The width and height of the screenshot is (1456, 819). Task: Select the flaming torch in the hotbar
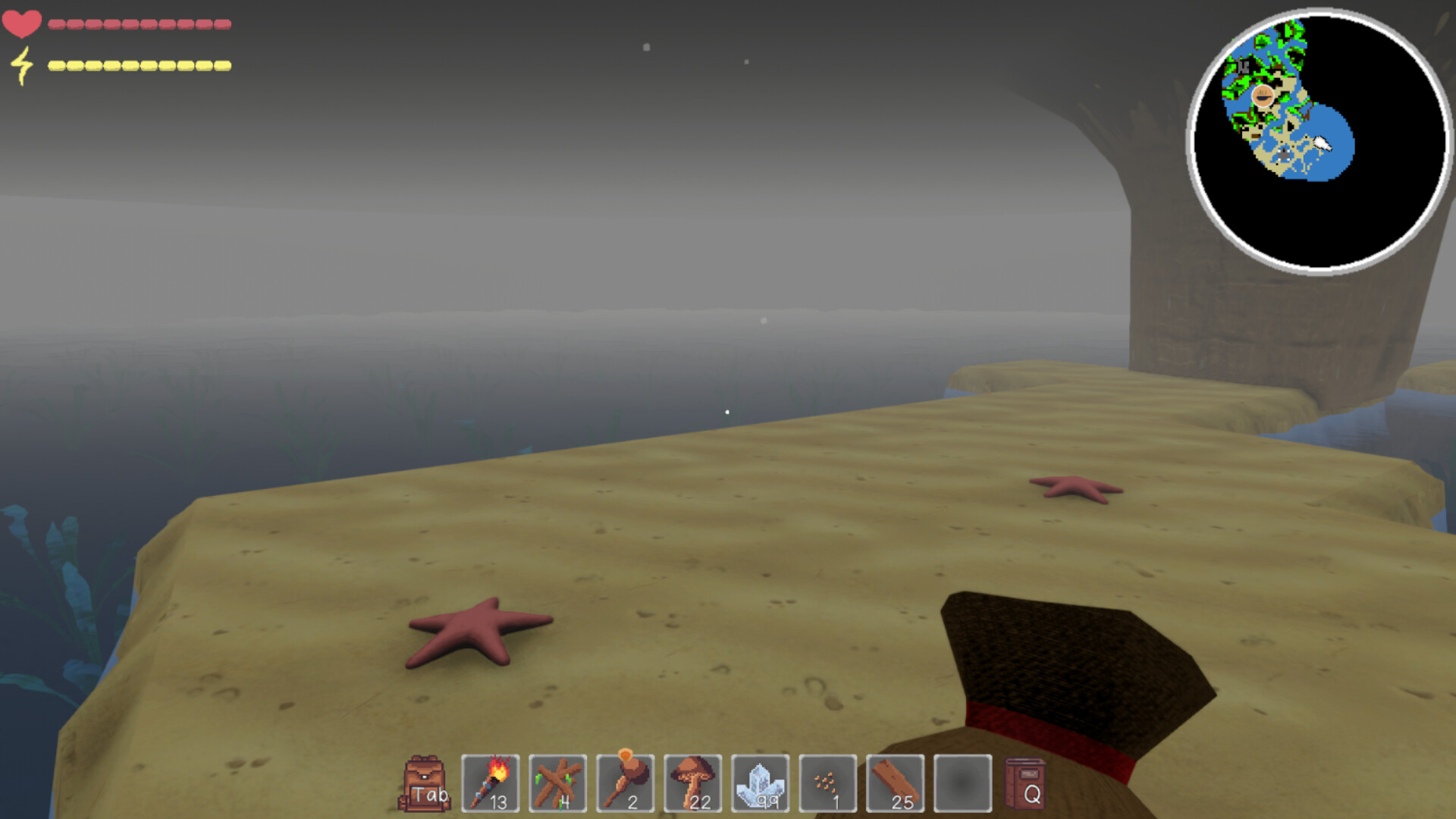(491, 783)
